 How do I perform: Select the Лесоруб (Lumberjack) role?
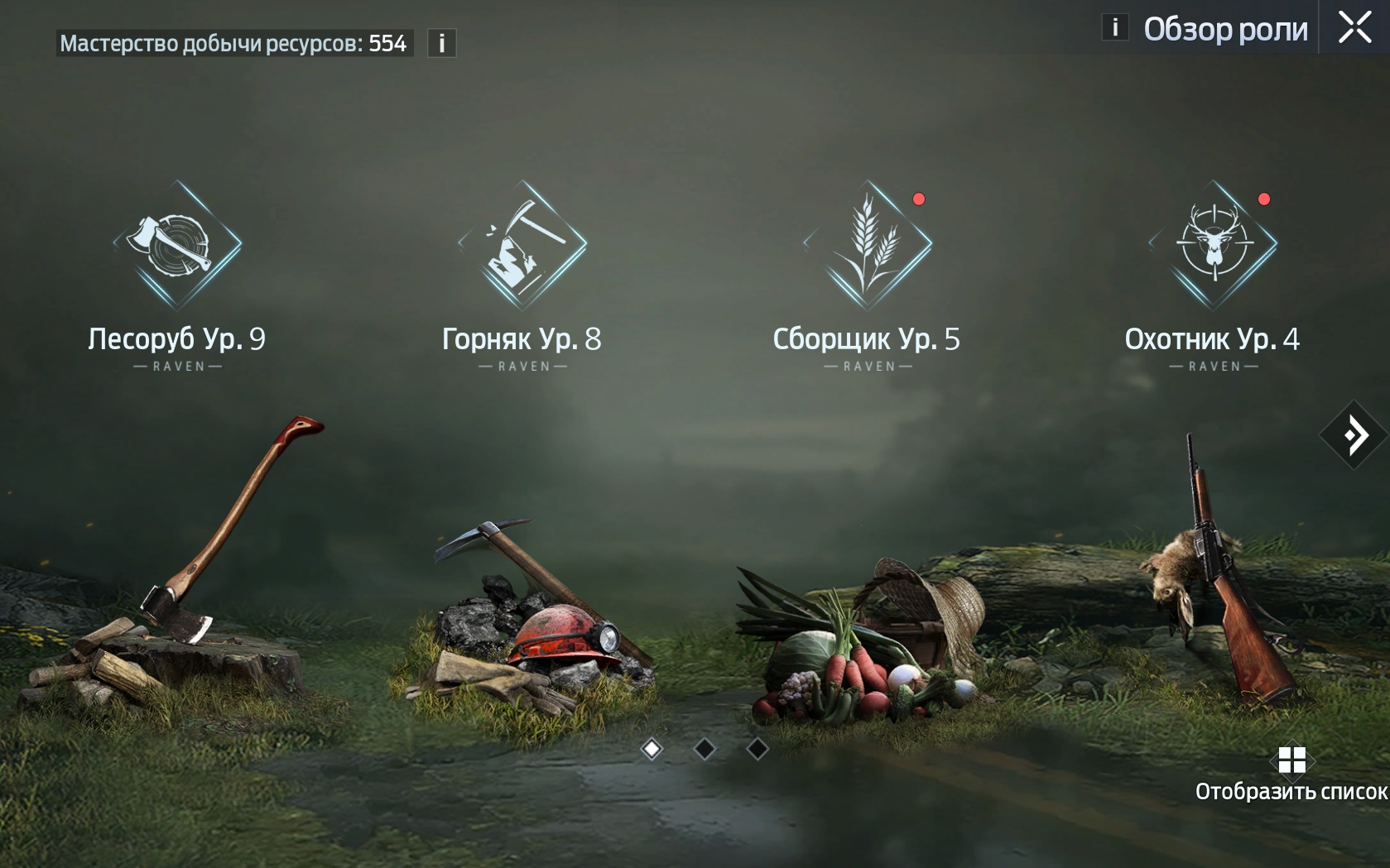177,245
